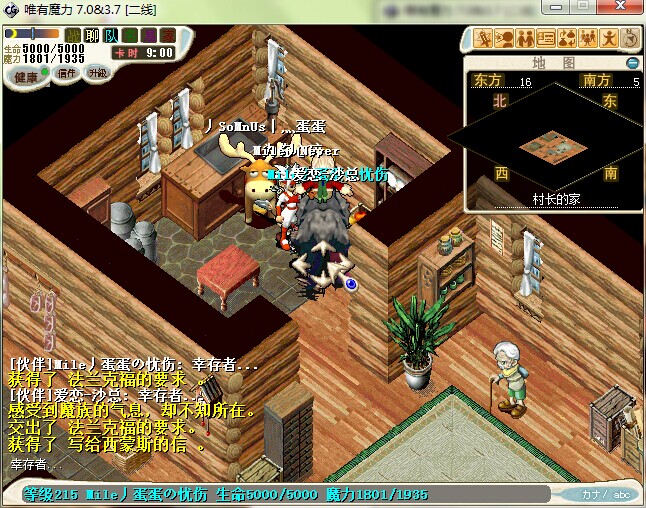Click the chat input line
The height and width of the screenshot is (508, 646).
(x=200, y=466)
